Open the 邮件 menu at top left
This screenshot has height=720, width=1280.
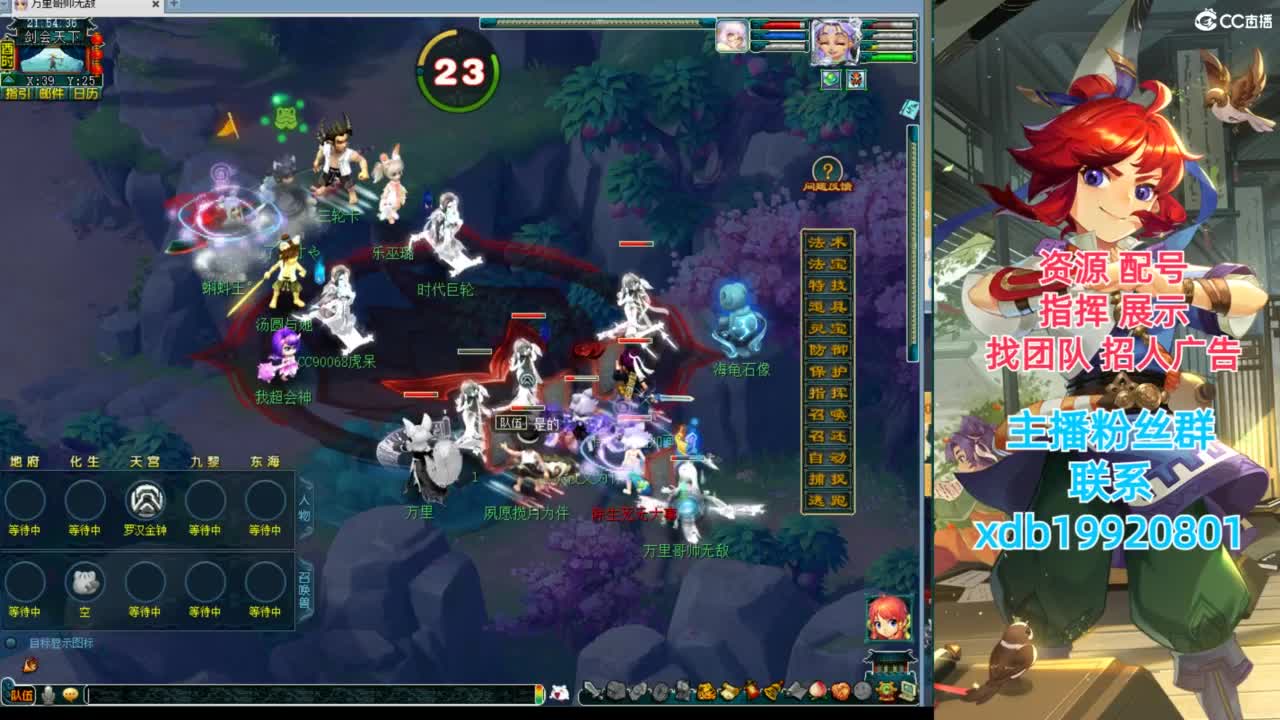[x=52, y=93]
